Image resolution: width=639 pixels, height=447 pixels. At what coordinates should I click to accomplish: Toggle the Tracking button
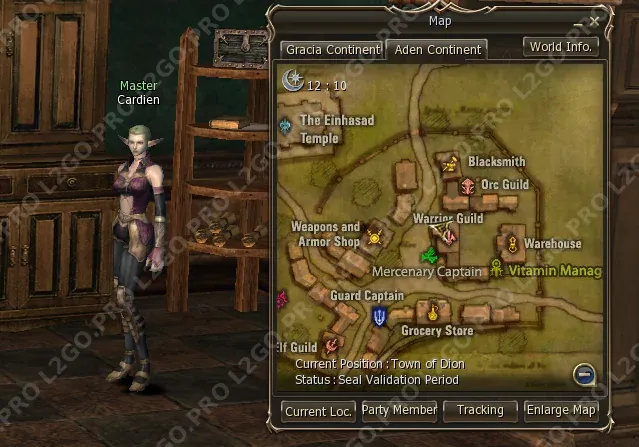pyautogui.click(x=480, y=410)
